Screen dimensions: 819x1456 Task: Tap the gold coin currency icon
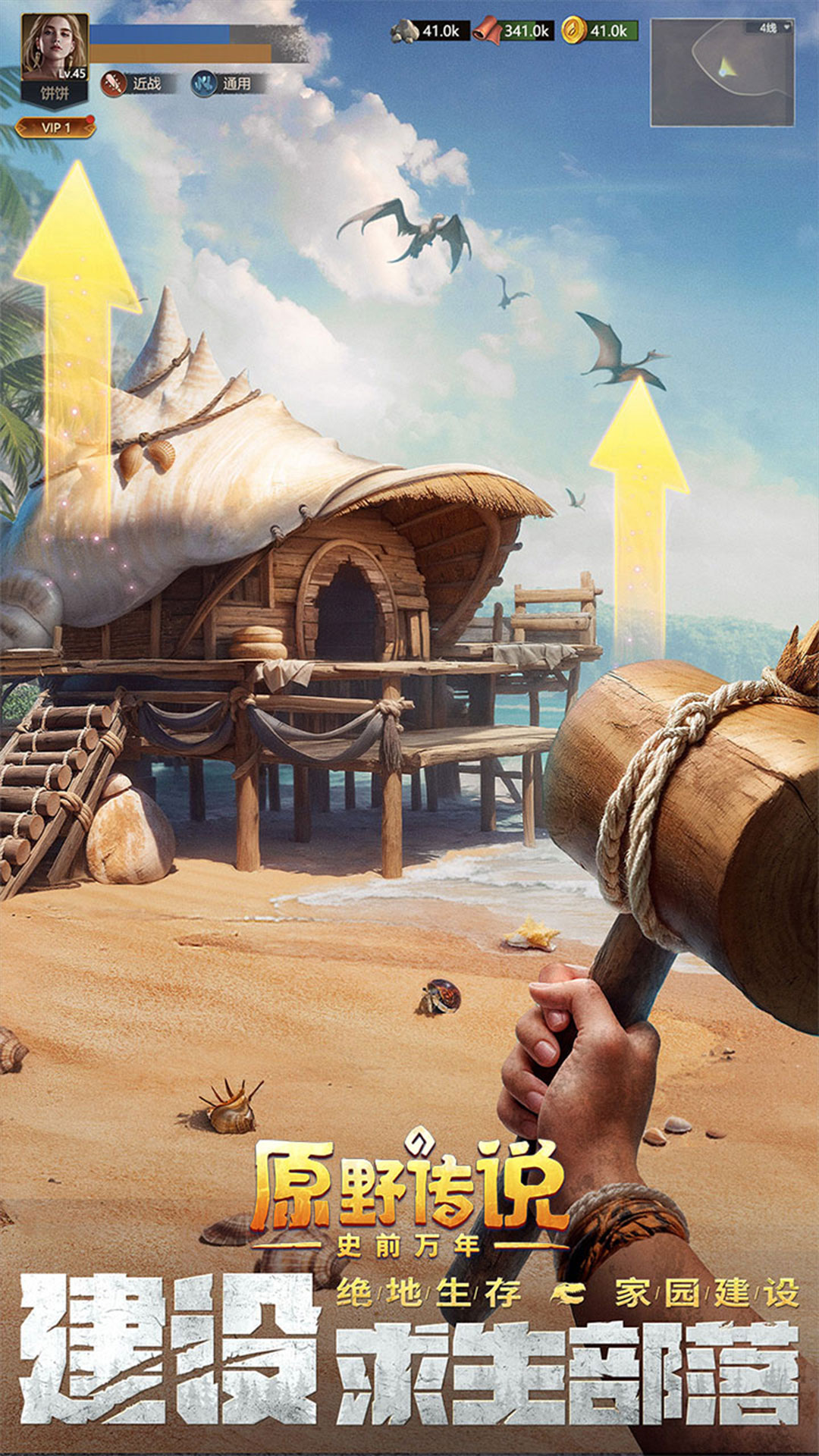coord(574,31)
